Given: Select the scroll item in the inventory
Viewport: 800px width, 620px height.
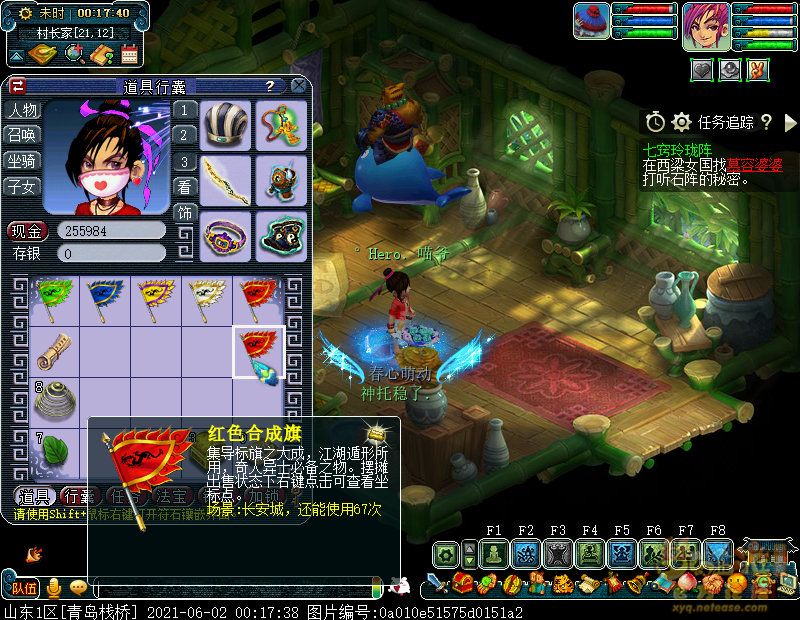Looking at the screenshot, I should click(x=52, y=350).
